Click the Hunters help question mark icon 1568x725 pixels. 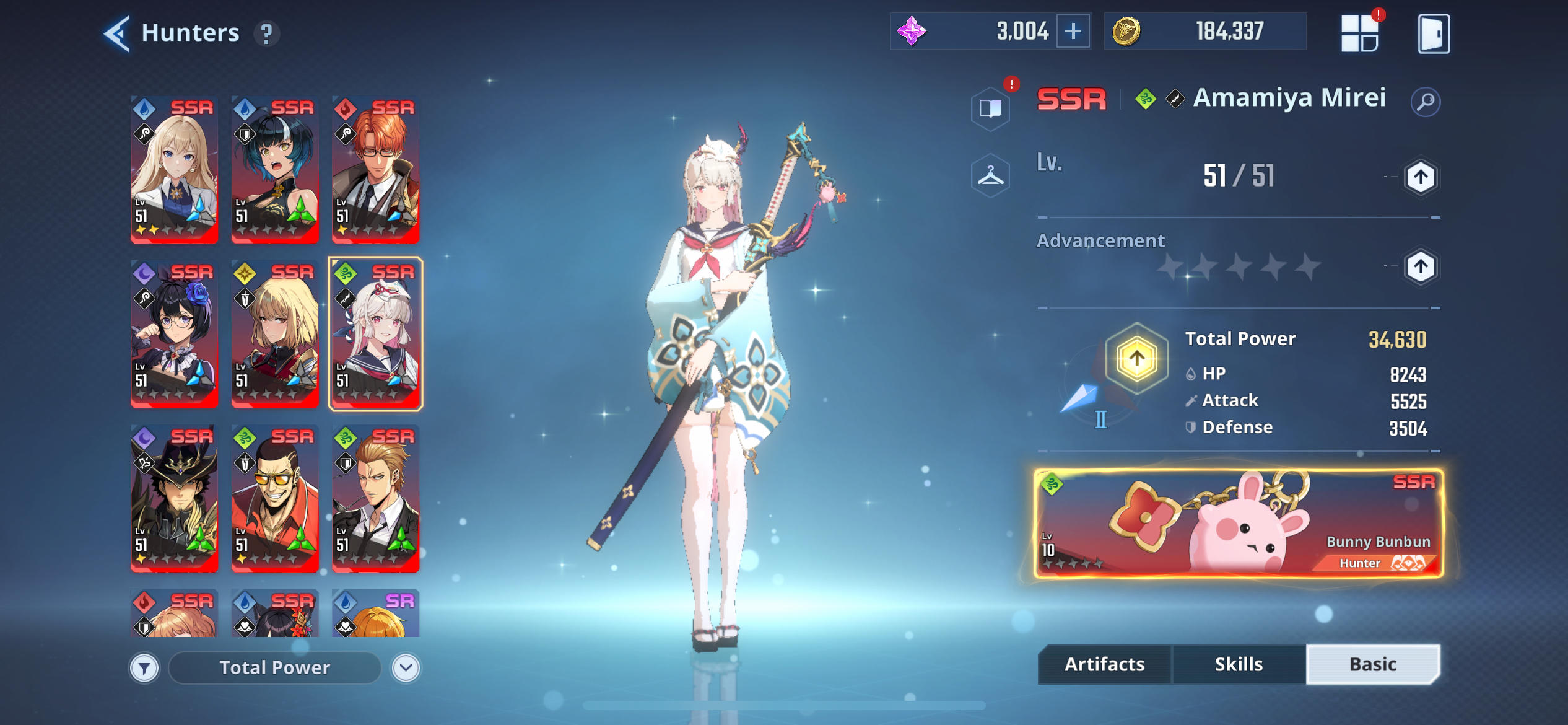point(266,34)
